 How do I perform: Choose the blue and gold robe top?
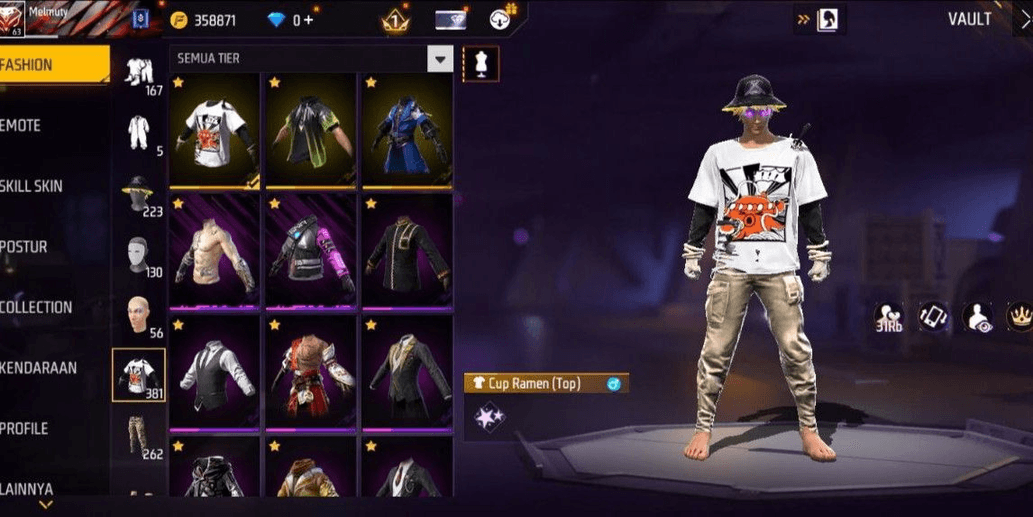coord(407,130)
